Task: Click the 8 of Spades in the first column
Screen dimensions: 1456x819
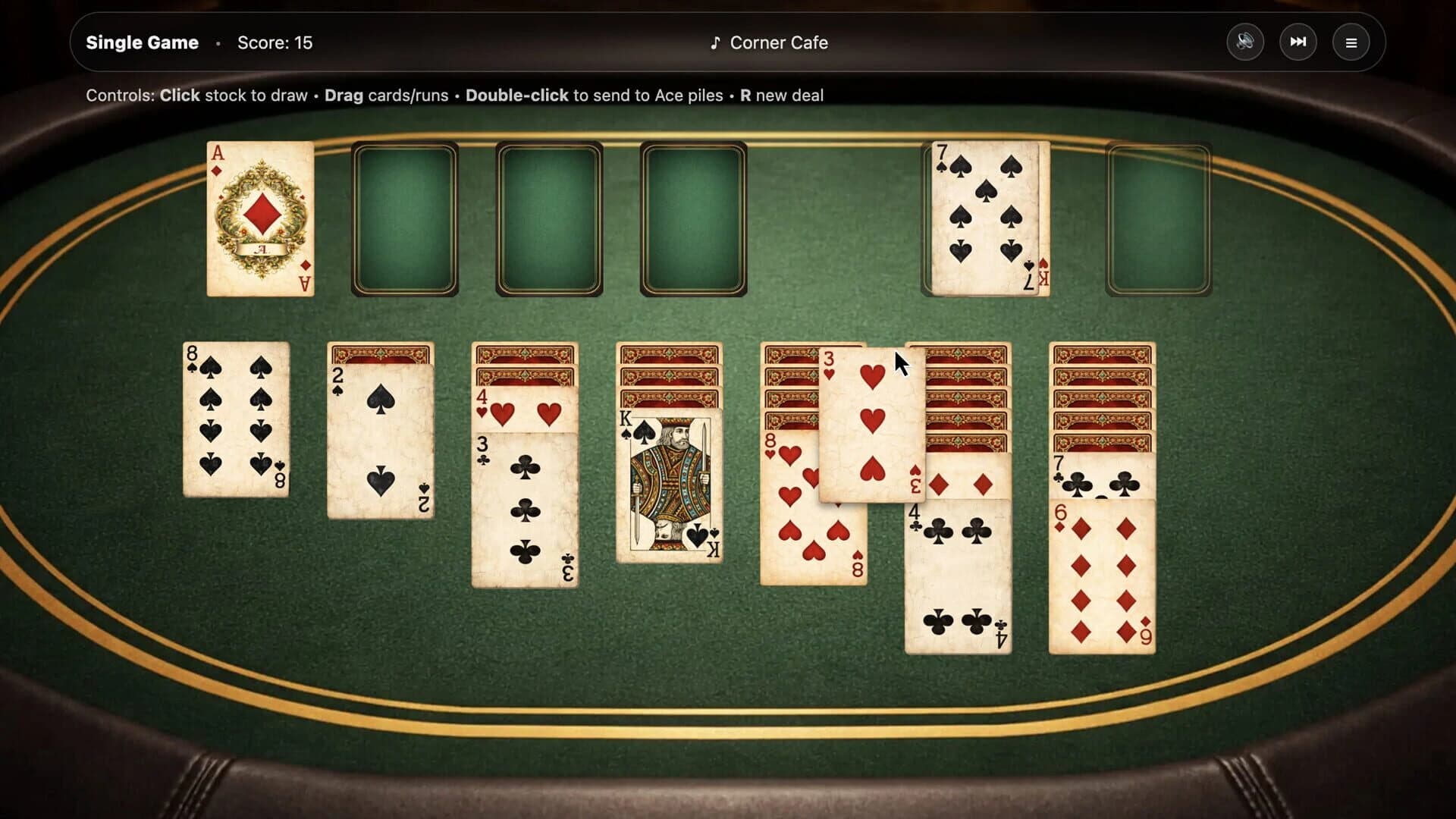Action: (x=236, y=417)
